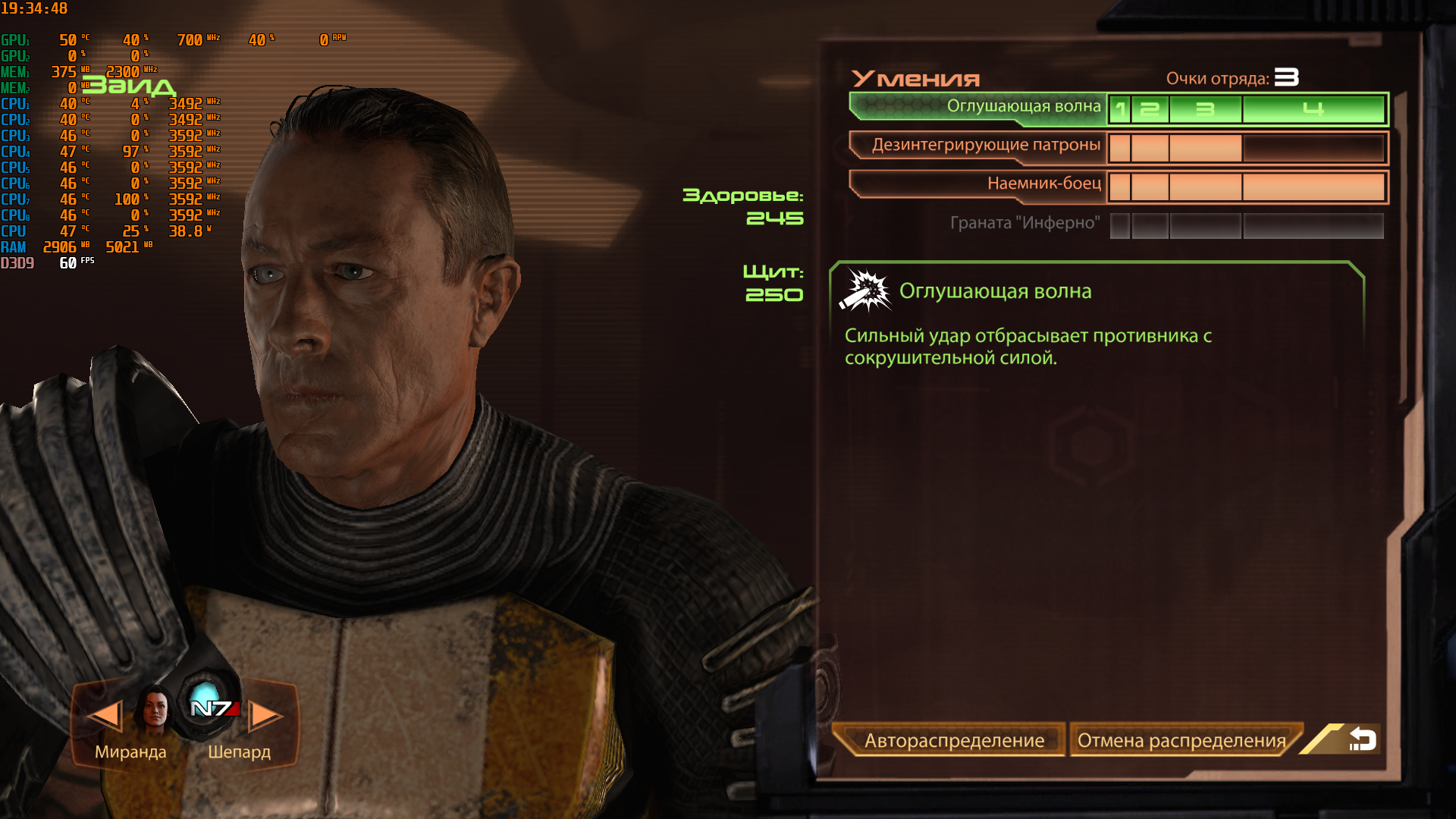Click the right squad arrow

coord(265,715)
